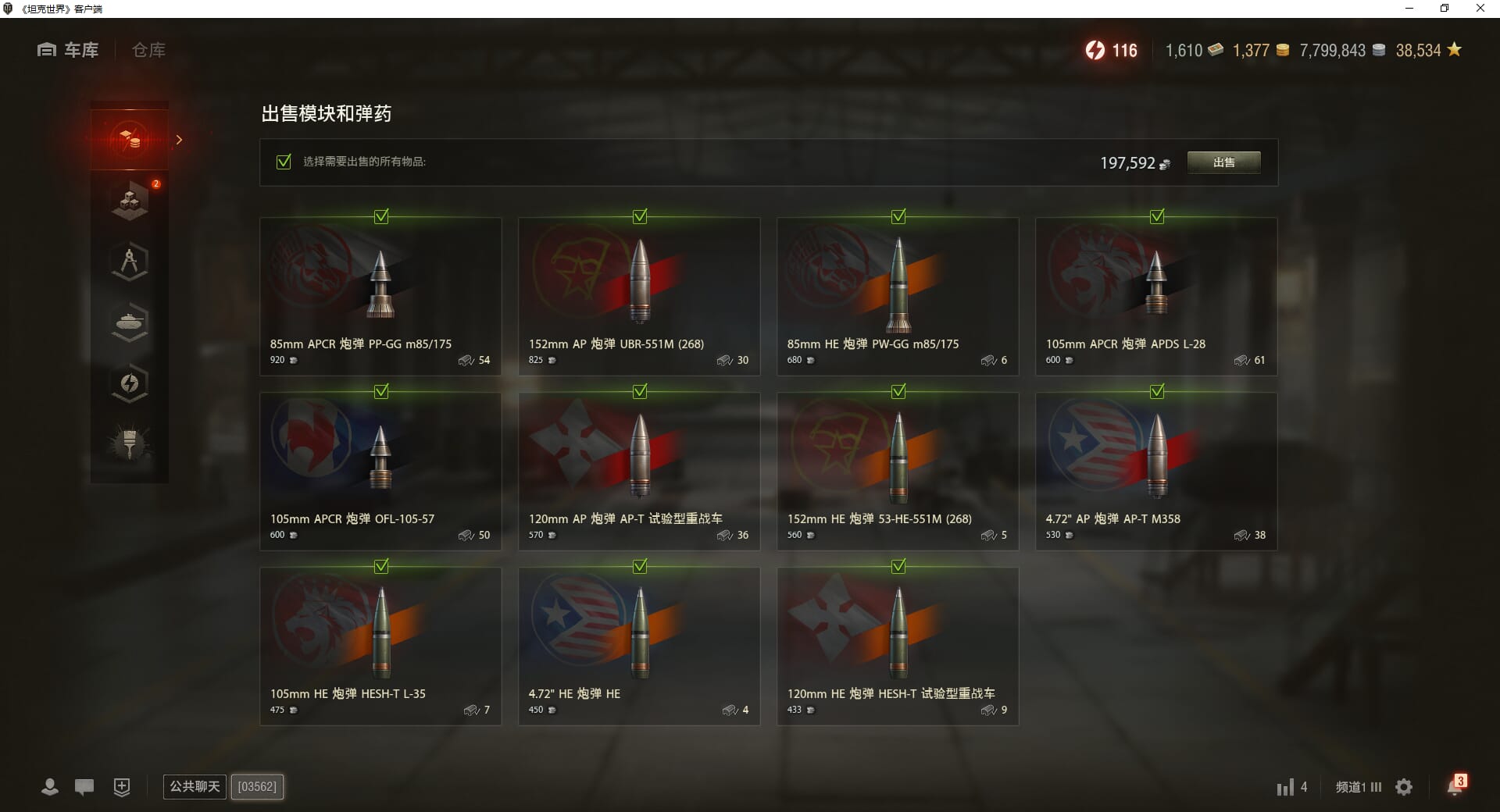Show the tank vehicles category
Screen dimensions: 1500x812
(130, 322)
